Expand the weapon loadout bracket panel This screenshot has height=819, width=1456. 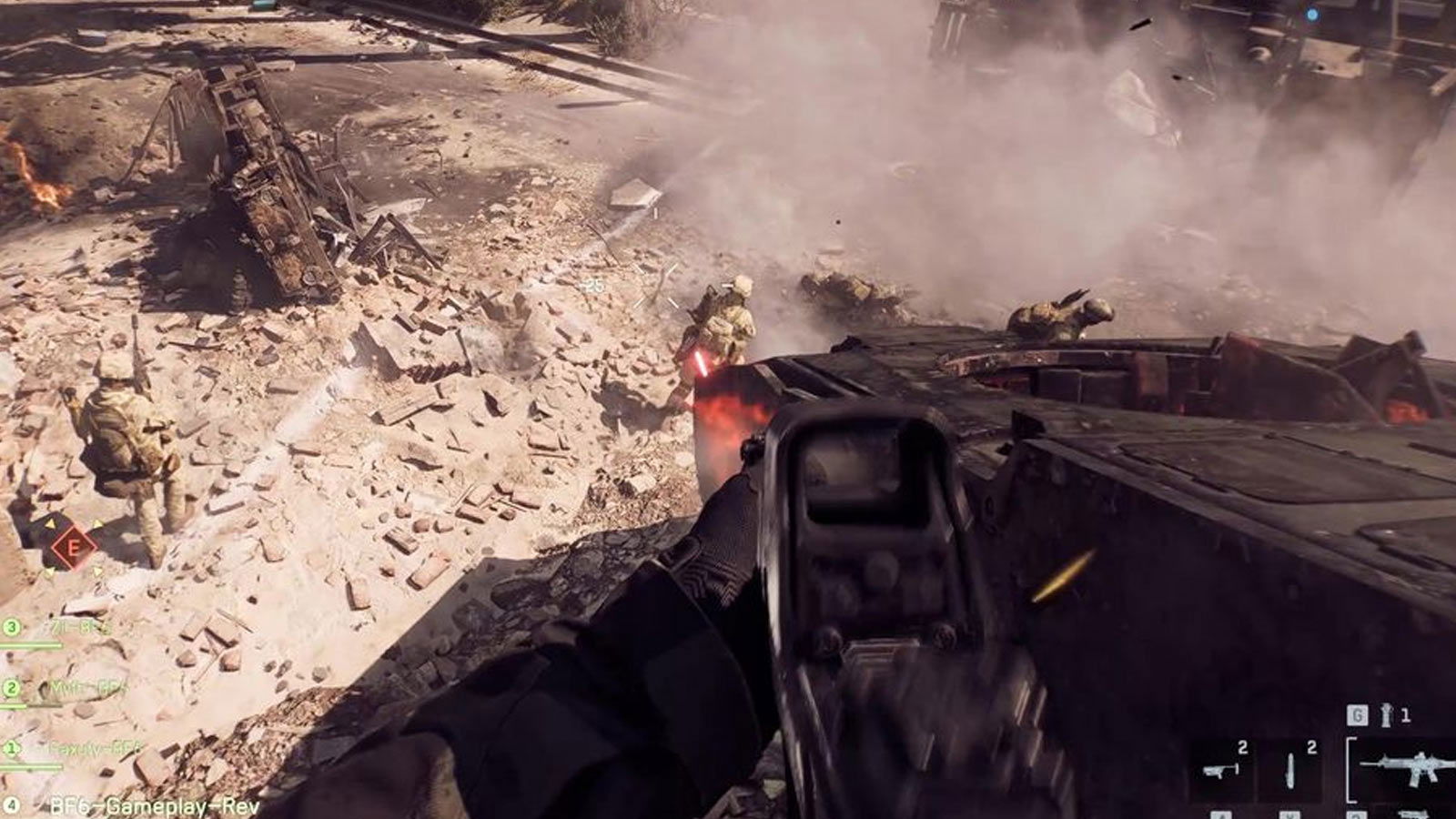click(x=1350, y=769)
